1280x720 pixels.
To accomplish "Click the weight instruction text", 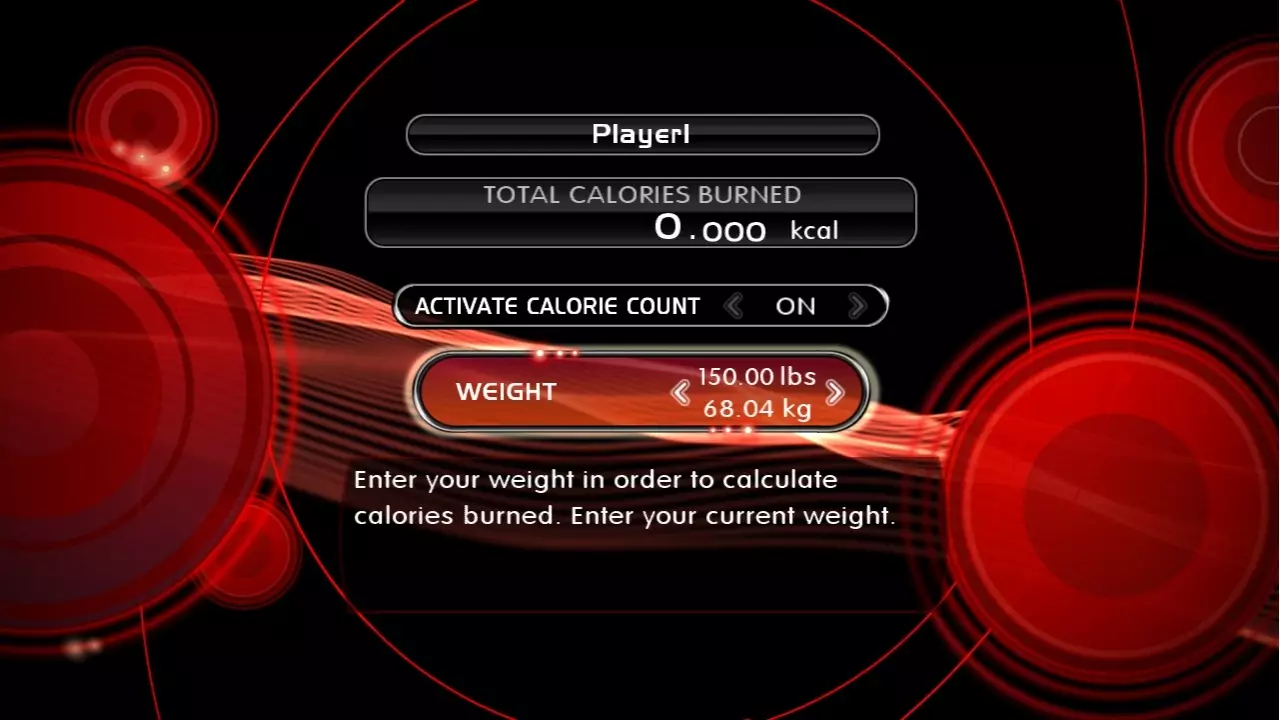I will click(x=626, y=497).
